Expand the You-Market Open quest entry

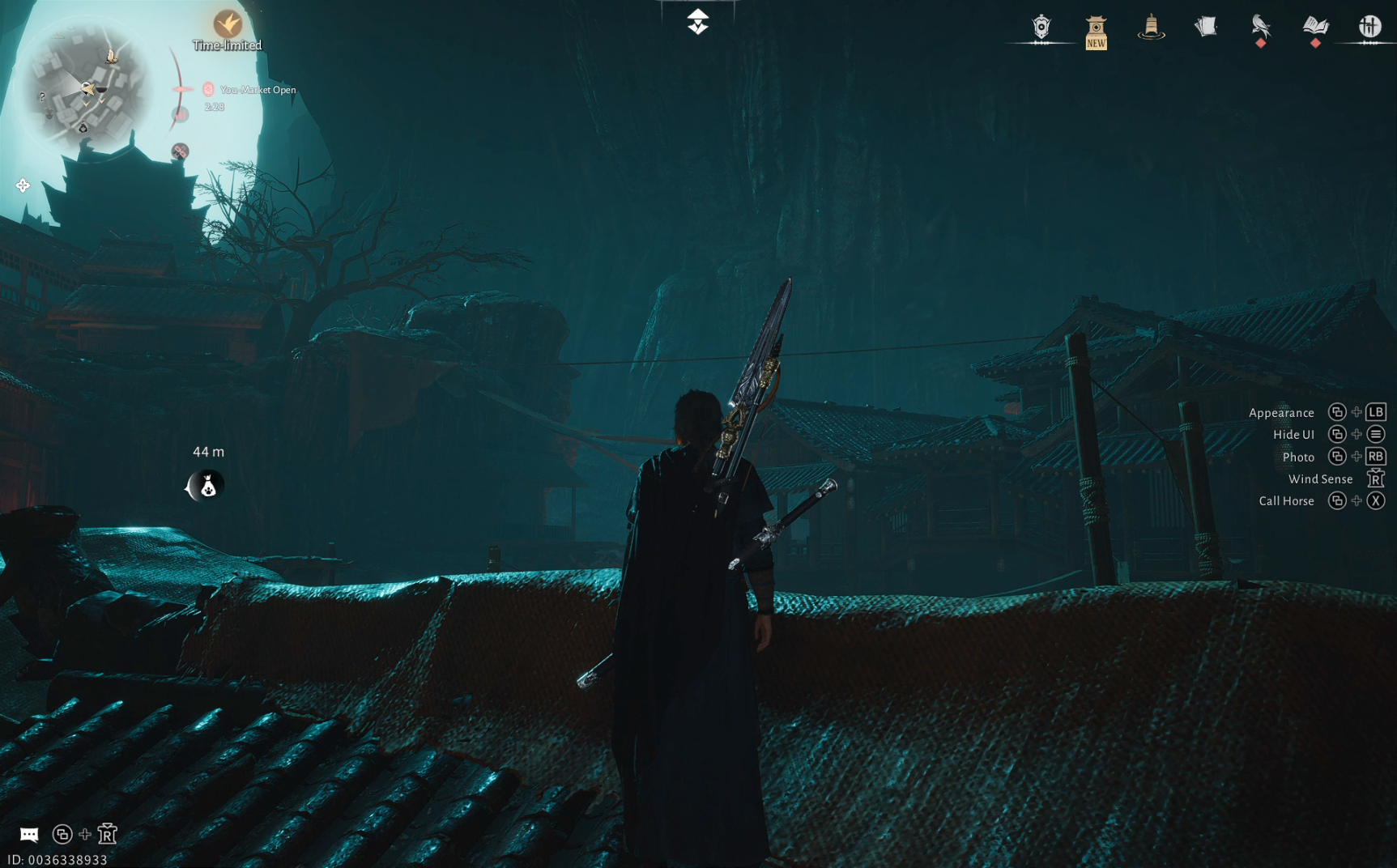[256, 90]
